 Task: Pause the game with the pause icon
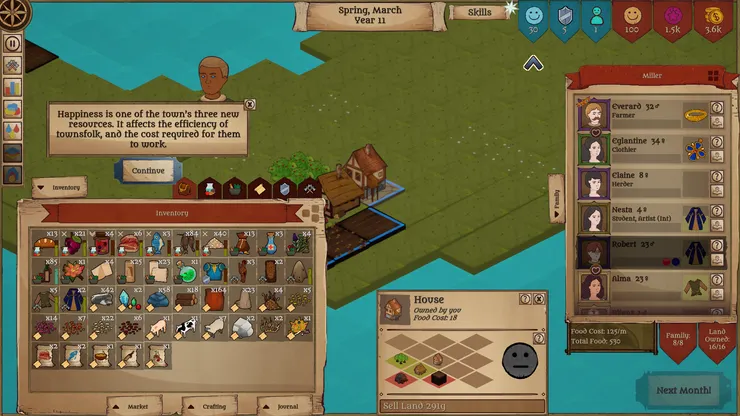13,43
